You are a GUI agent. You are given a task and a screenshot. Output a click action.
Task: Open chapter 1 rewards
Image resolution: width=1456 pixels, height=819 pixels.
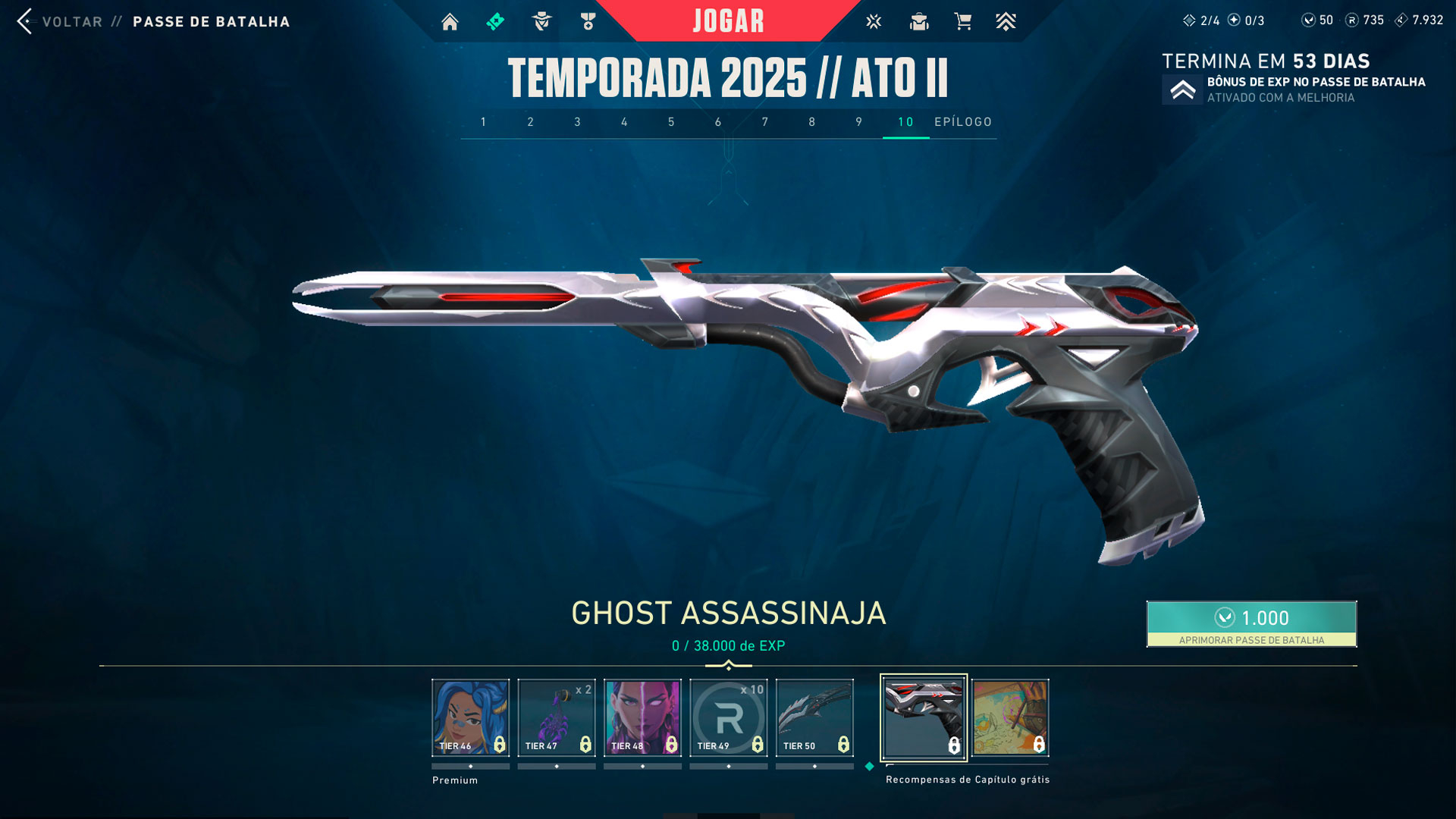point(483,121)
